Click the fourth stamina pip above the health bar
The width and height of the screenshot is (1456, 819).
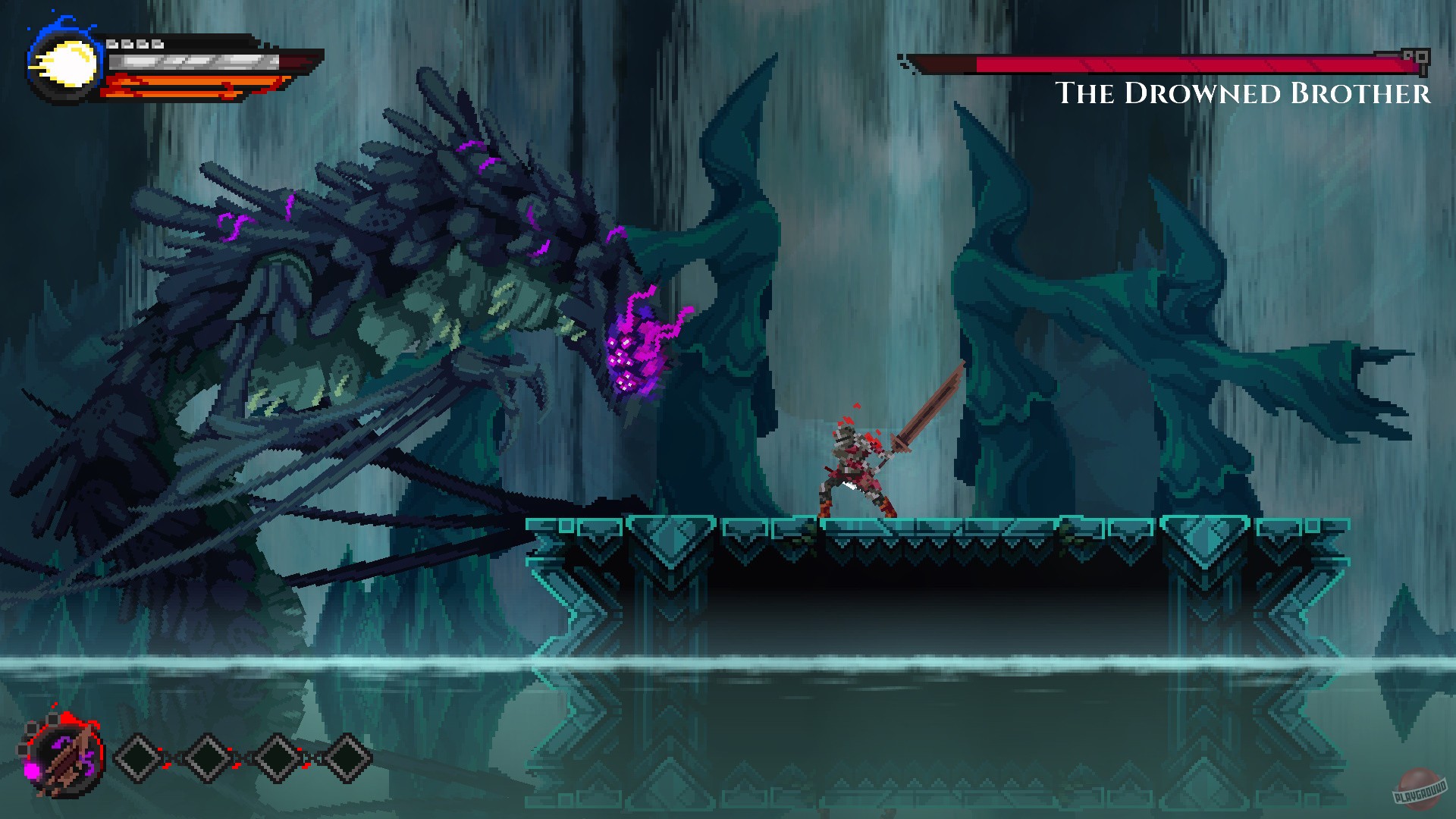point(158,44)
